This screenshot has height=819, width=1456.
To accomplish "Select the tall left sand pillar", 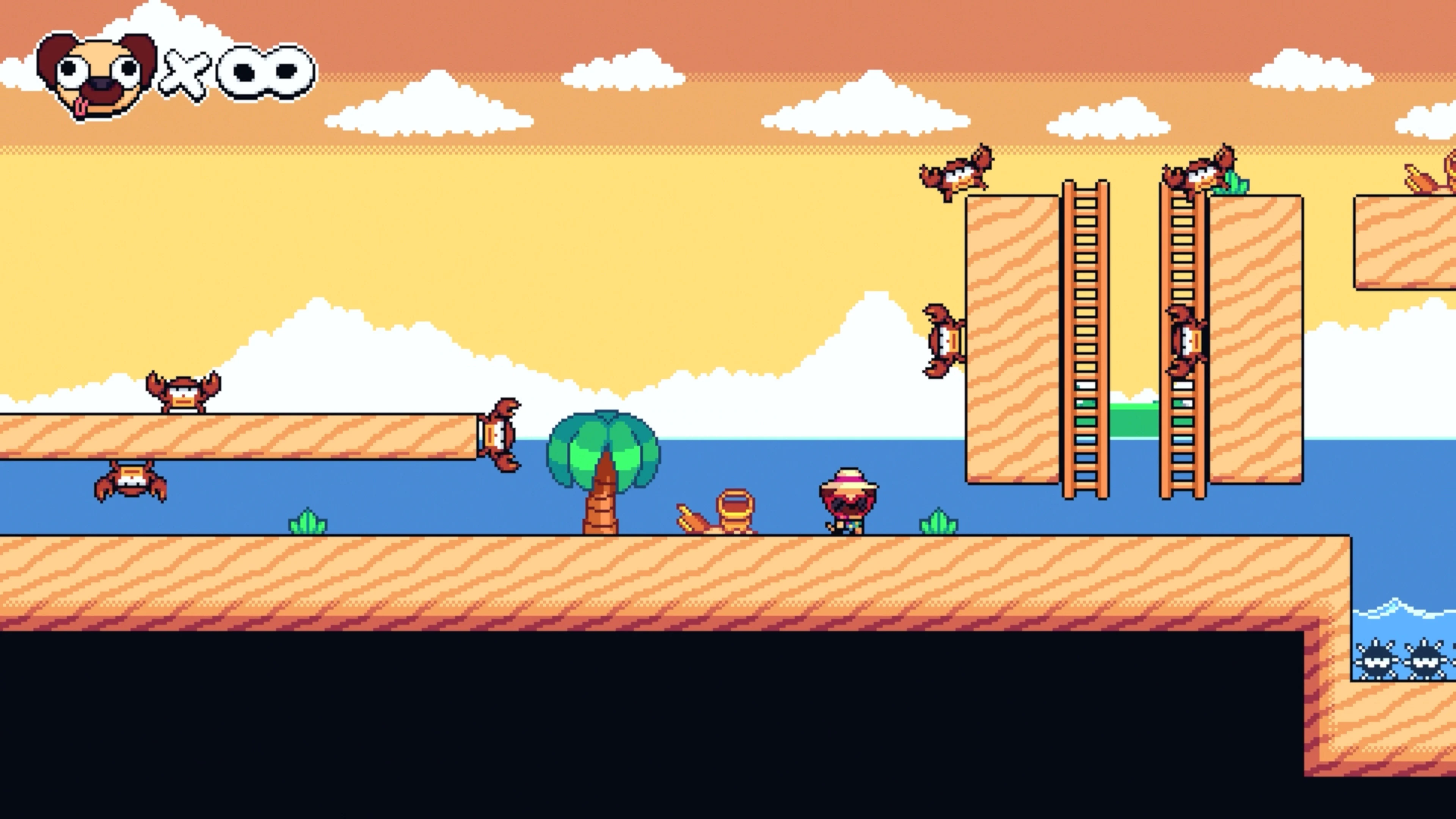I will [1012, 339].
